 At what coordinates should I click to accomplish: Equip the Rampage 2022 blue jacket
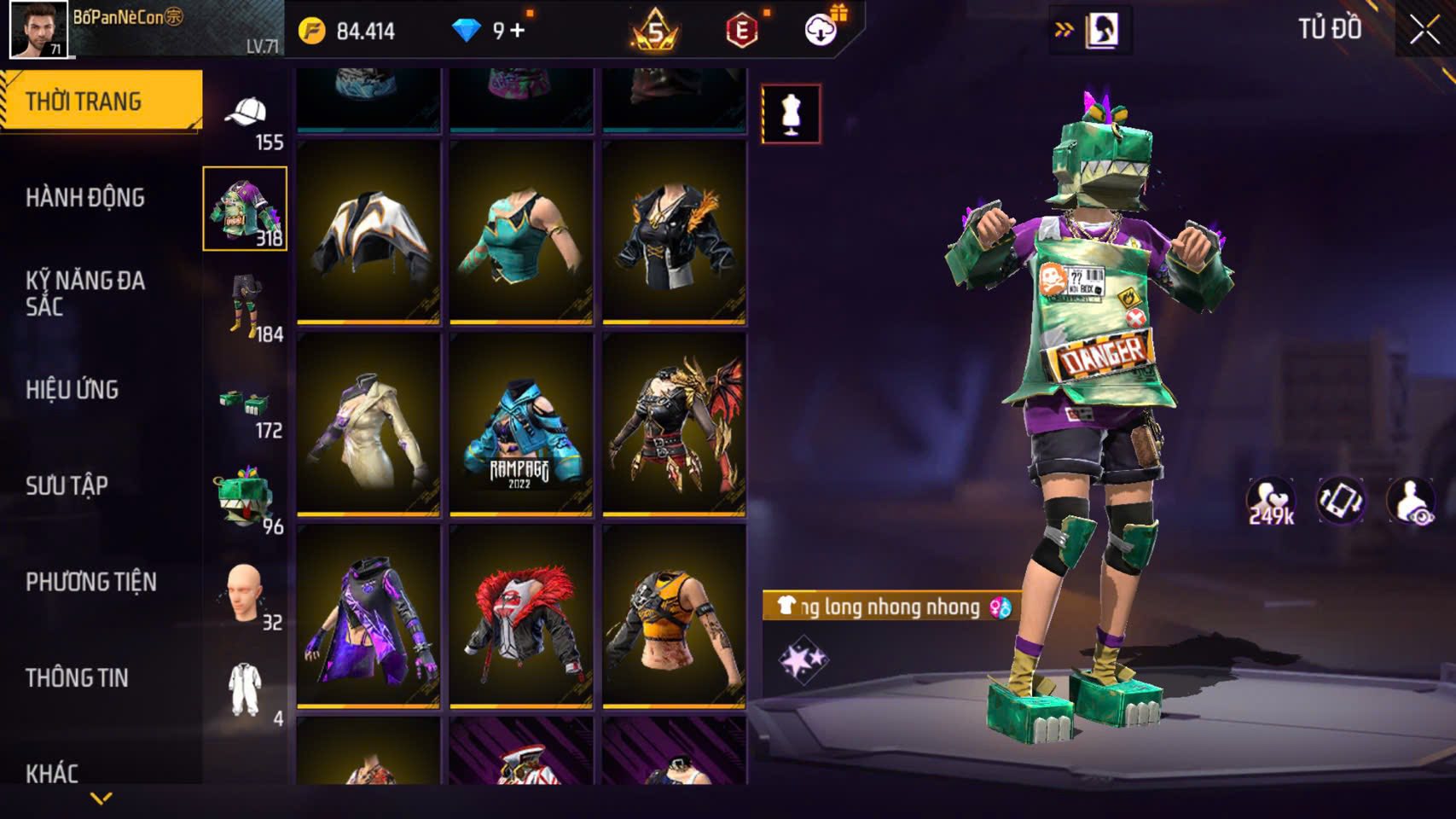tap(521, 424)
